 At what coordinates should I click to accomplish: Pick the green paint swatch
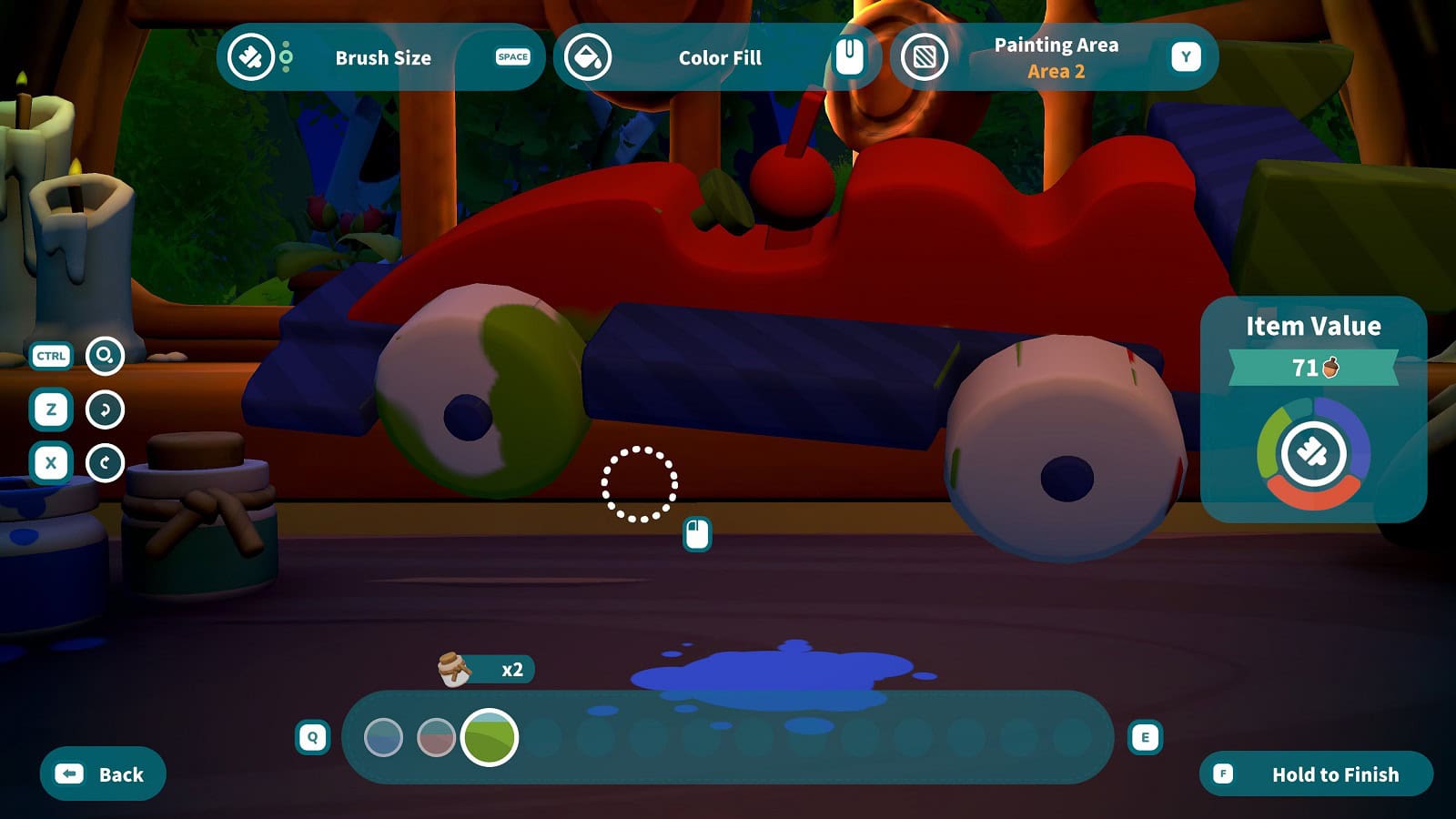(x=490, y=737)
